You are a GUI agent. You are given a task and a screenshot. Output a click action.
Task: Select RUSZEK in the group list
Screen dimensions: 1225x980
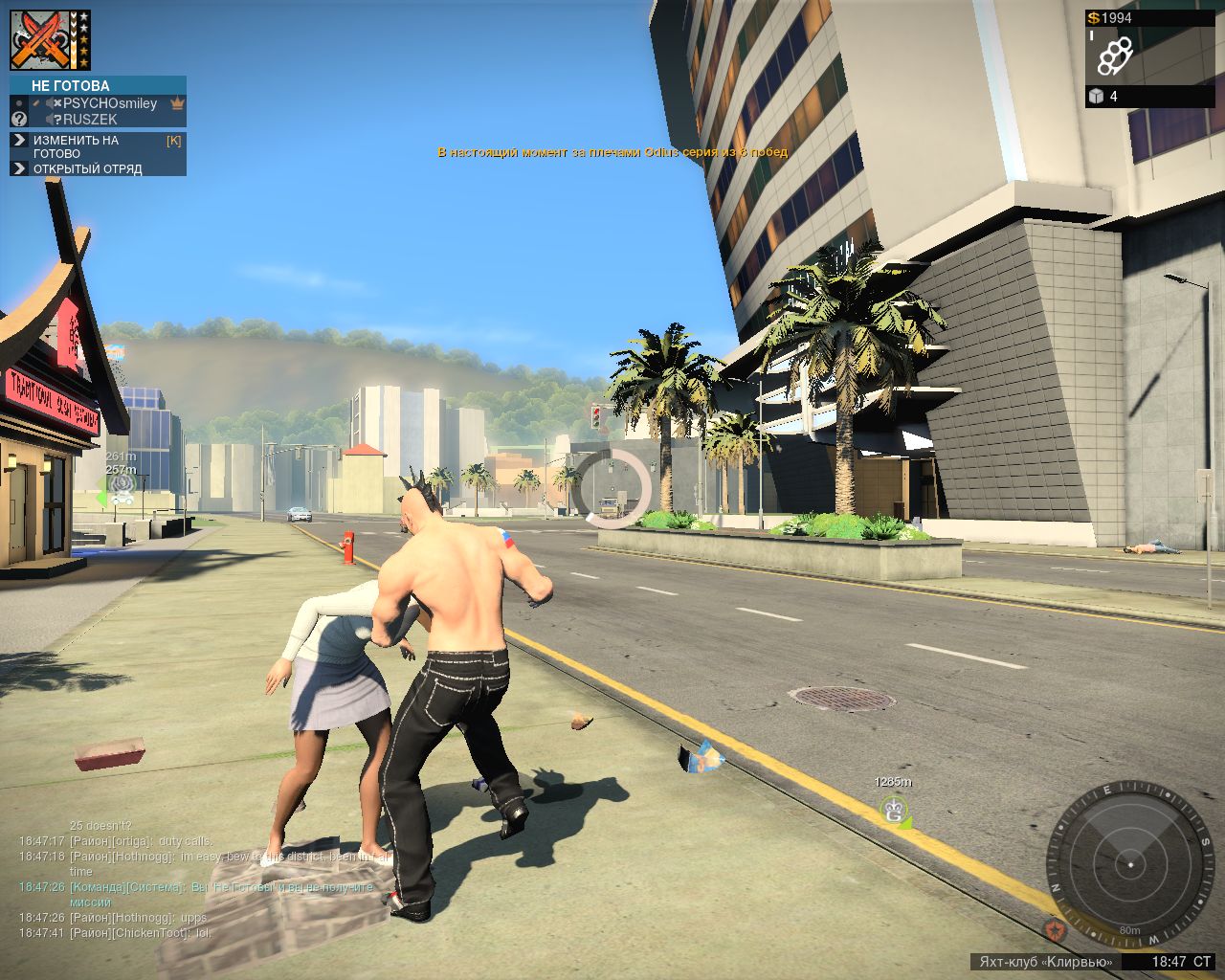[x=90, y=120]
